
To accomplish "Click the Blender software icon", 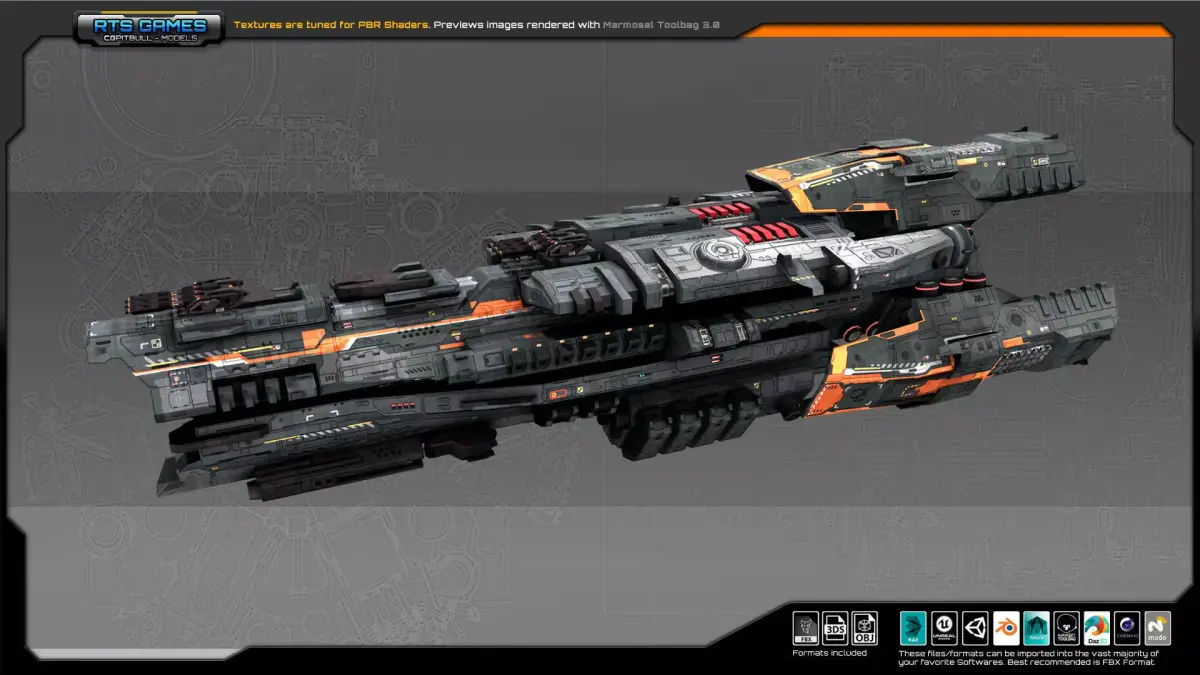I will pos(1006,628).
